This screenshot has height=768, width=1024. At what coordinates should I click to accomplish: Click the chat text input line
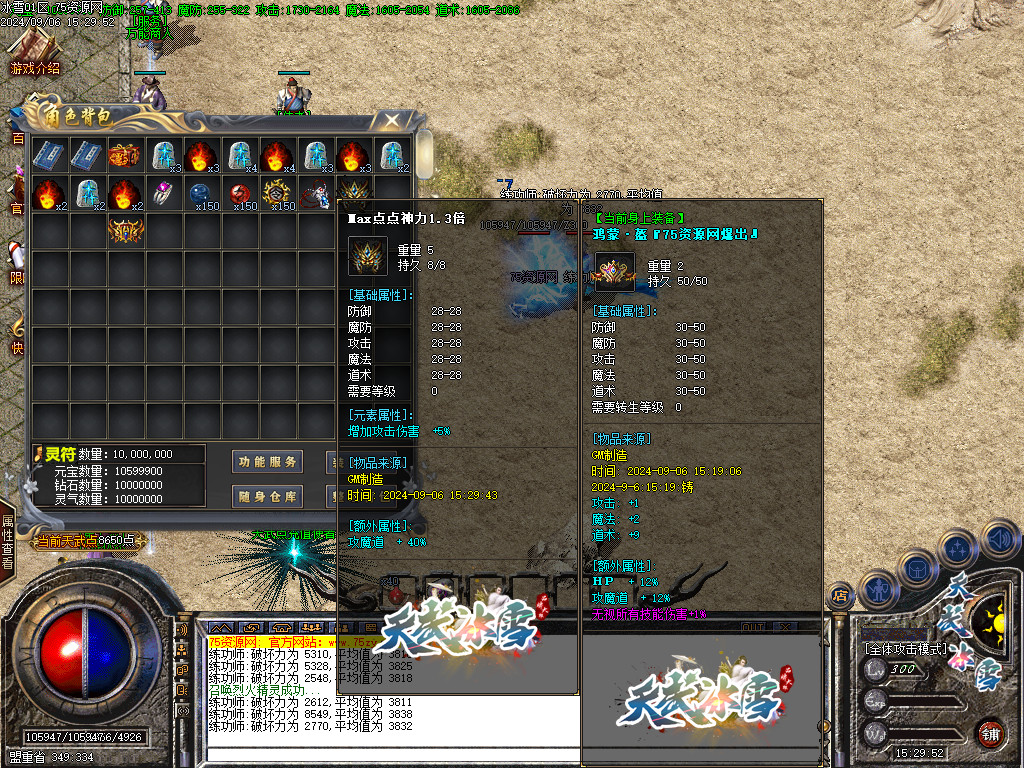click(390, 754)
